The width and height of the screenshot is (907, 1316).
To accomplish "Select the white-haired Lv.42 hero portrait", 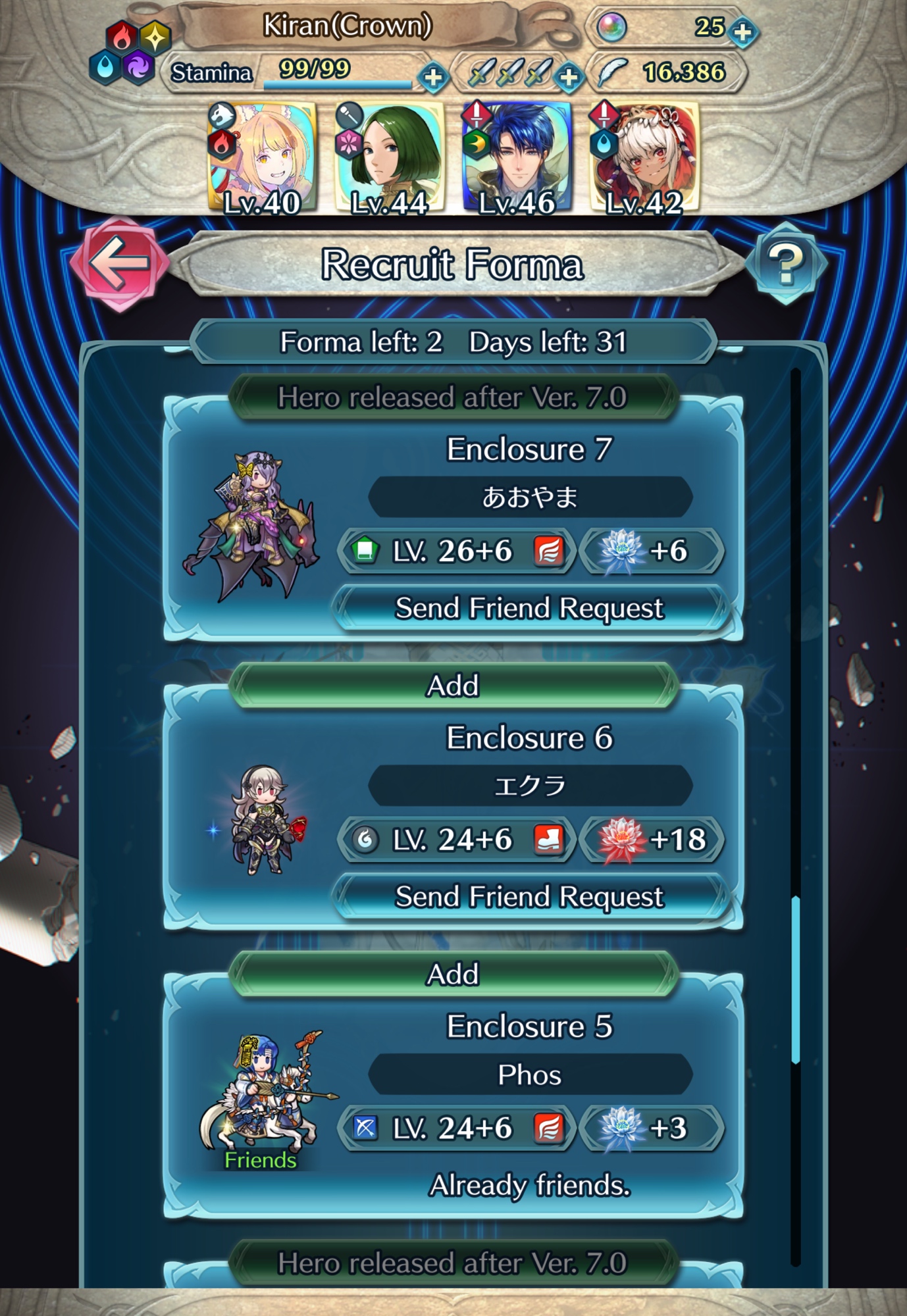I will pos(644,158).
